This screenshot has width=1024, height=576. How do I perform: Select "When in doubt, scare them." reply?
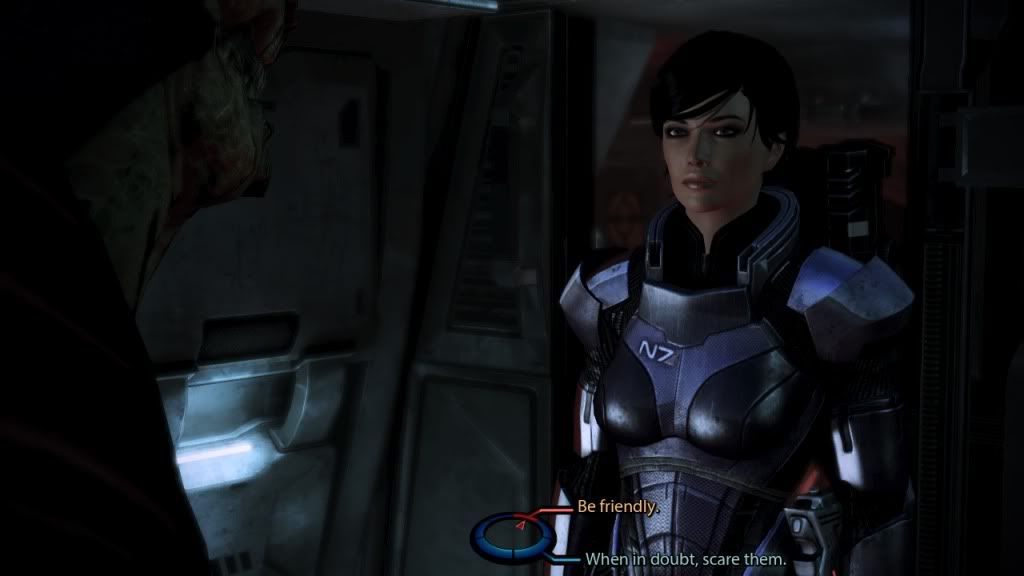(x=685, y=560)
